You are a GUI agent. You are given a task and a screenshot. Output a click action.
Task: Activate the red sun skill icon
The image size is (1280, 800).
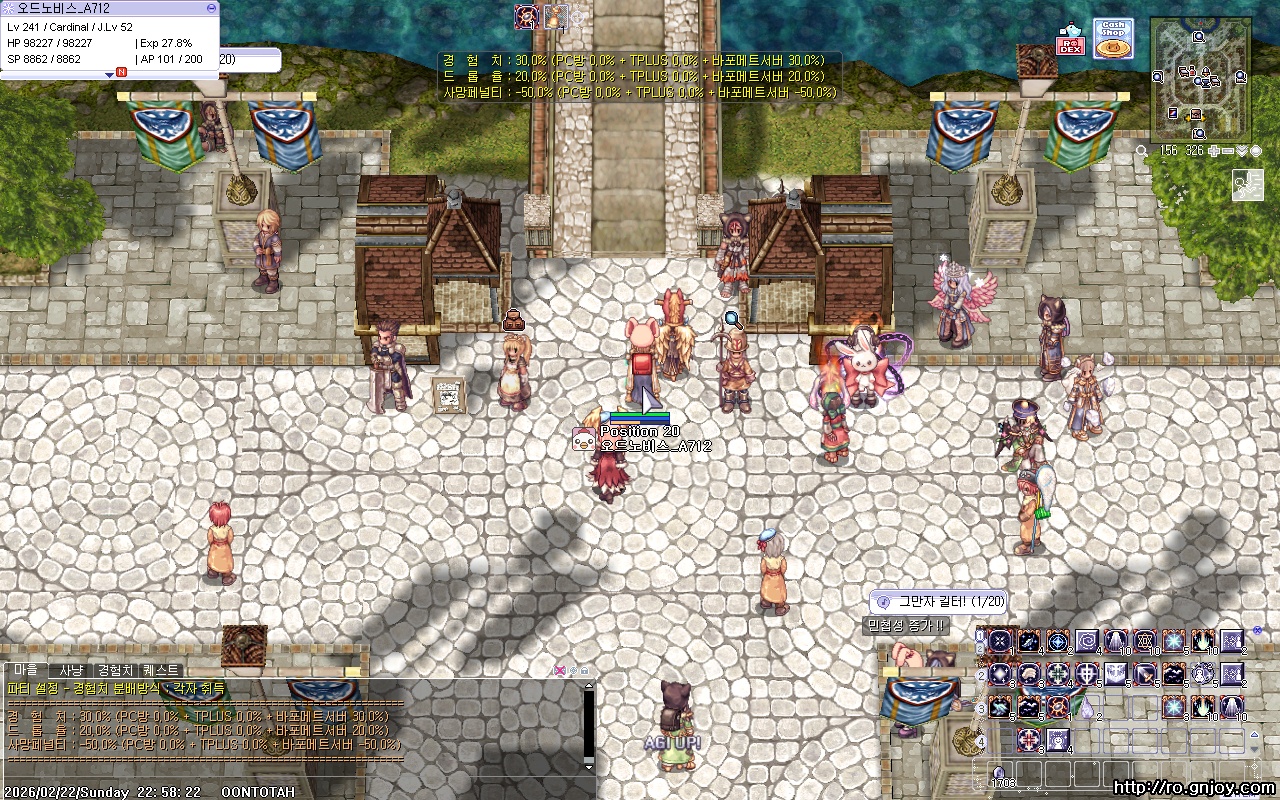(x=1058, y=707)
